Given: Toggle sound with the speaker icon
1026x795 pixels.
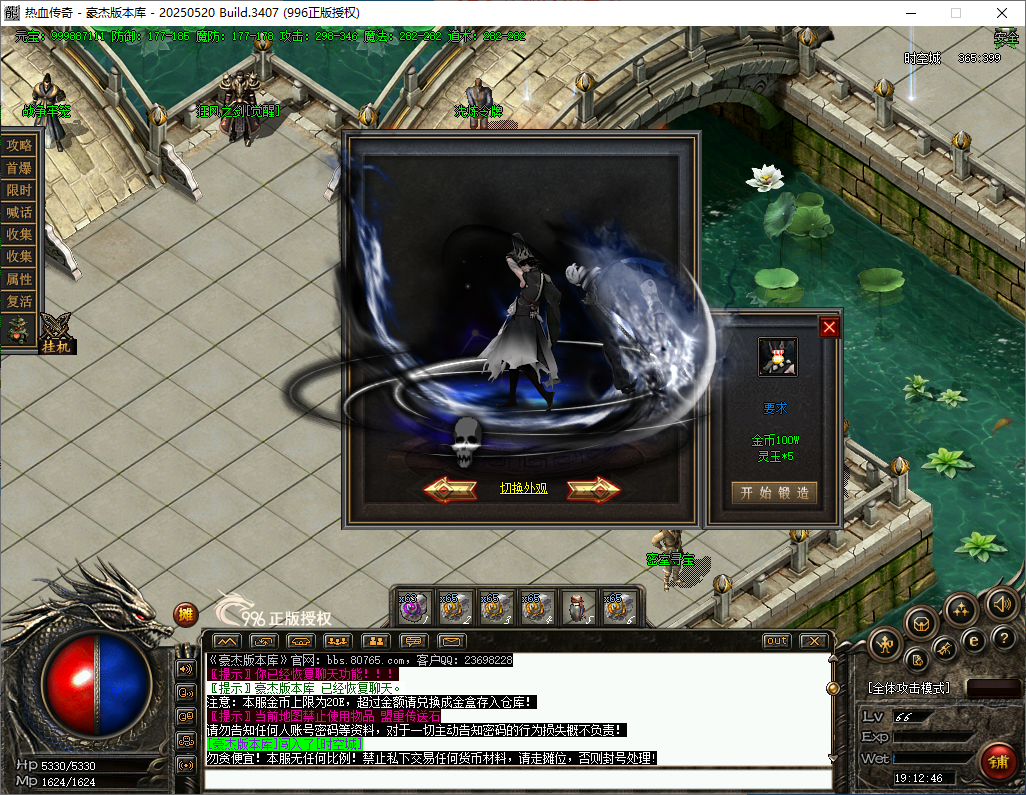Looking at the screenshot, I should coord(1001,603).
